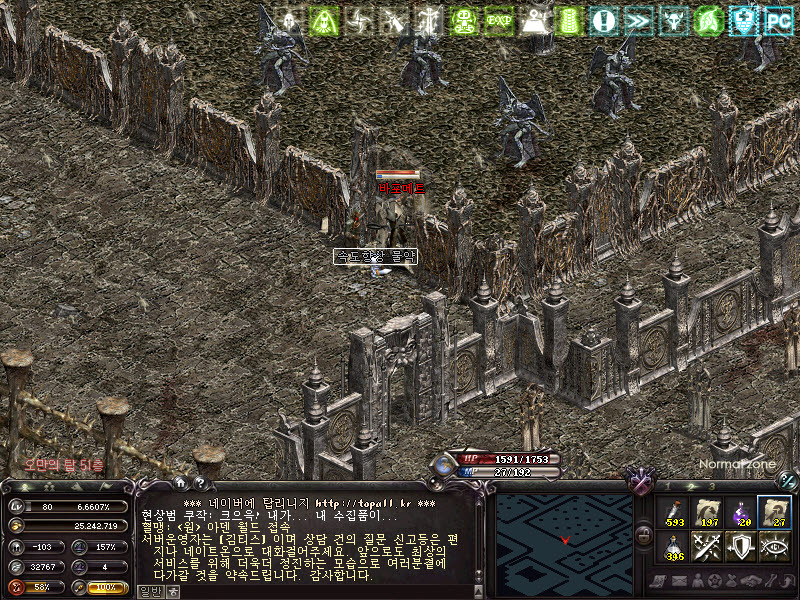Activate the shield skill slot

[742, 546]
